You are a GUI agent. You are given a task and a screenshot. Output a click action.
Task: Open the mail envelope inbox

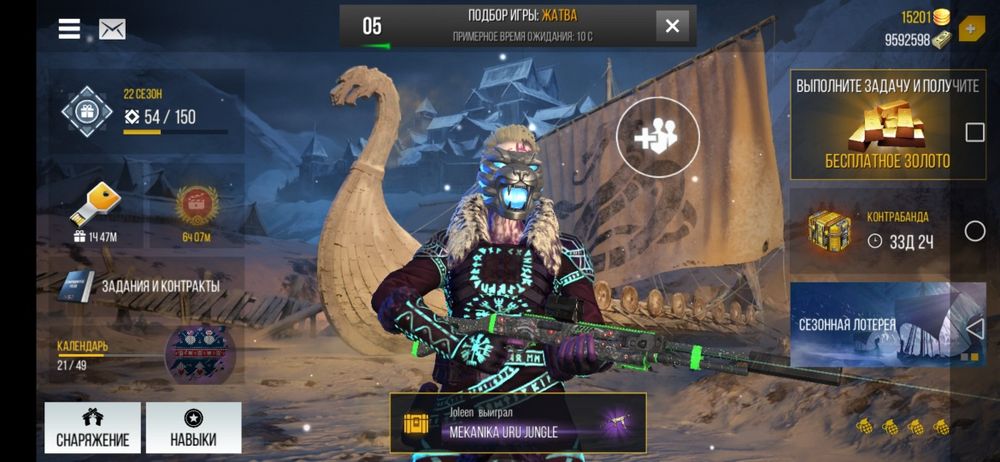pos(112,29)
